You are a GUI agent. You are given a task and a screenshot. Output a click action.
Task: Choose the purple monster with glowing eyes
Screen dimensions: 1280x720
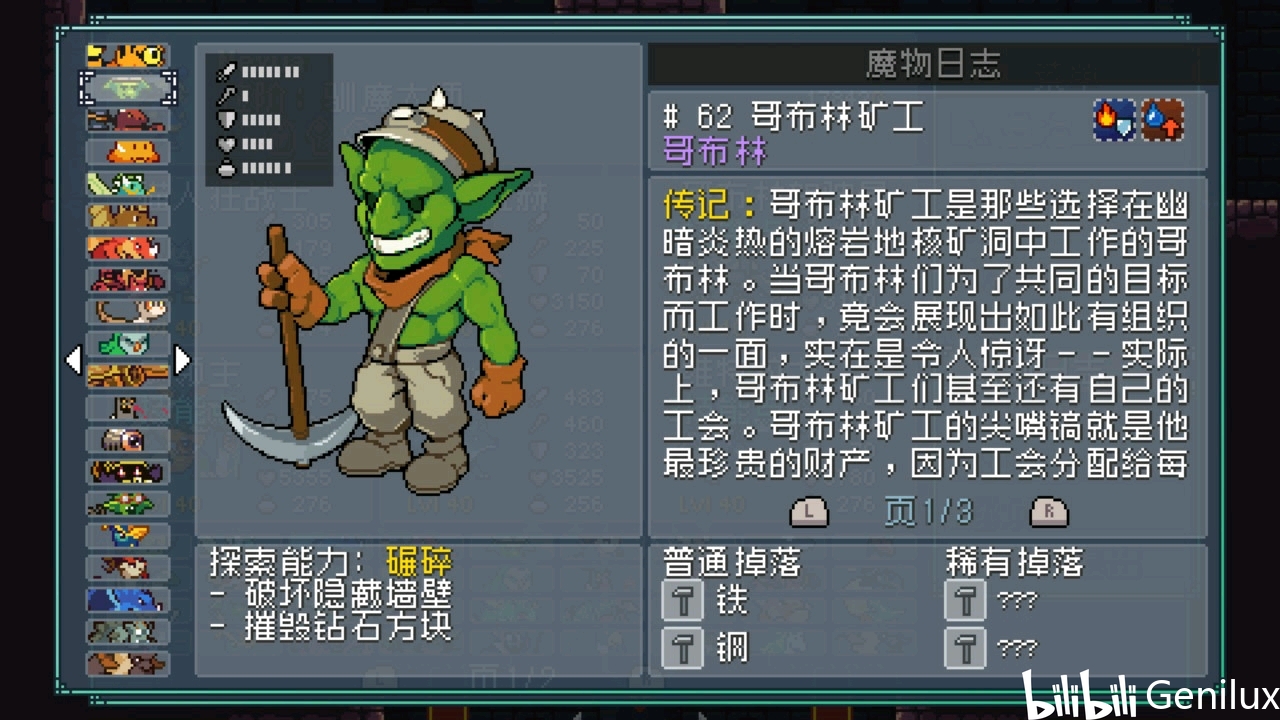[127, 471]
